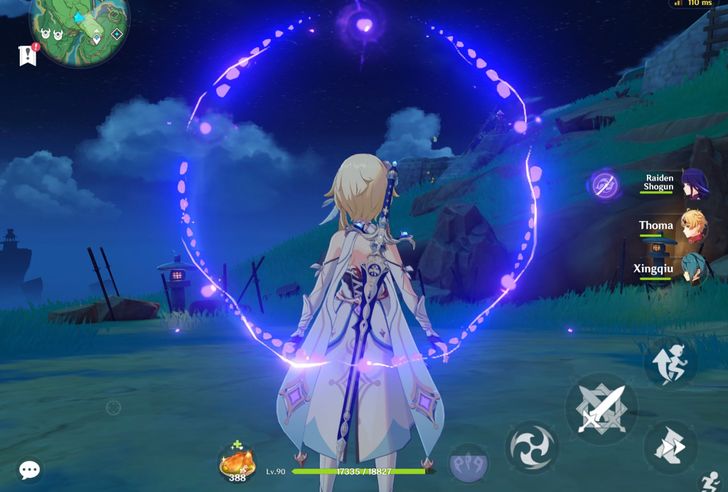Open the quest menu with red alert
This screenshot has height=492, width=728.
coord(27,54)
